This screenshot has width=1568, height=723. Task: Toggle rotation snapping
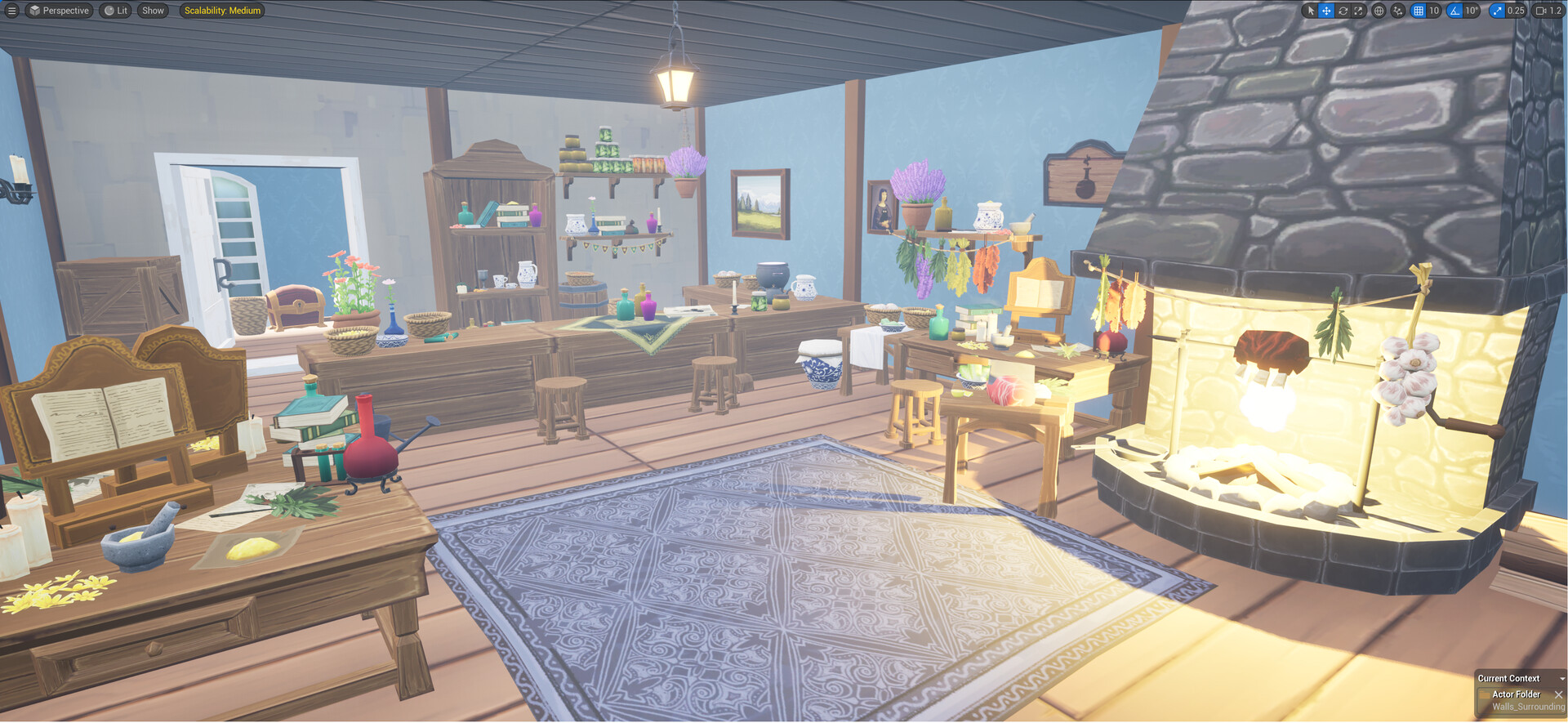[1453, 11]
